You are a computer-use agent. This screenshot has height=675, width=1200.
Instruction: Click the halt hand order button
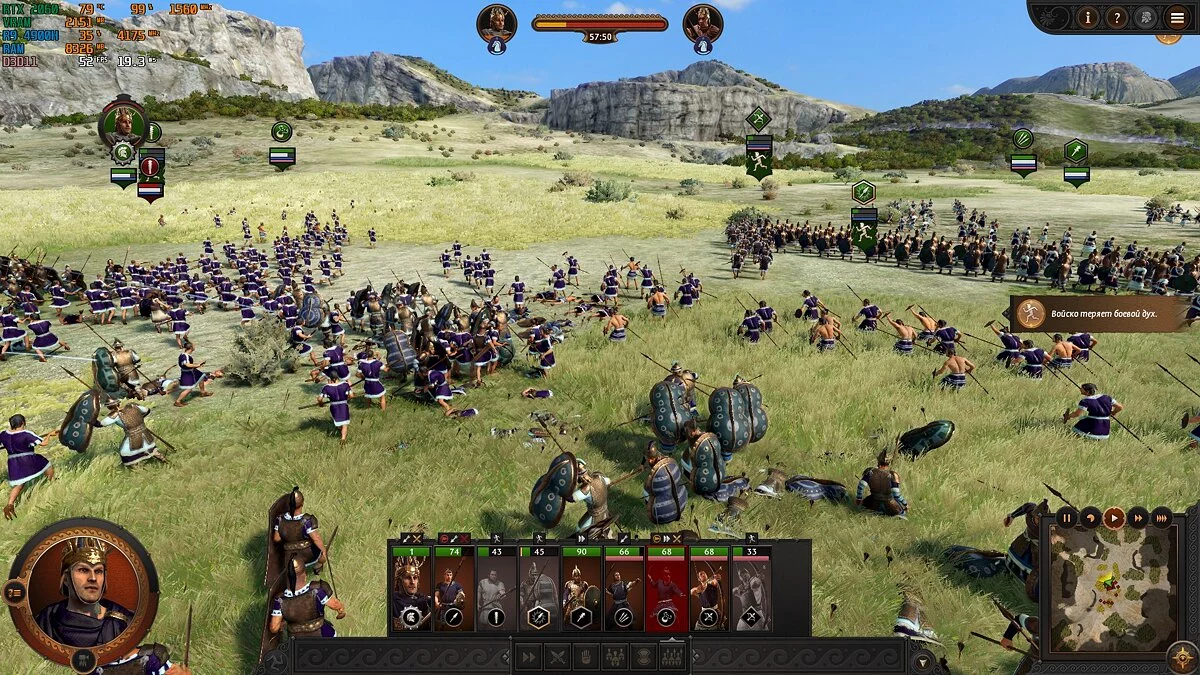coord(586,657)
